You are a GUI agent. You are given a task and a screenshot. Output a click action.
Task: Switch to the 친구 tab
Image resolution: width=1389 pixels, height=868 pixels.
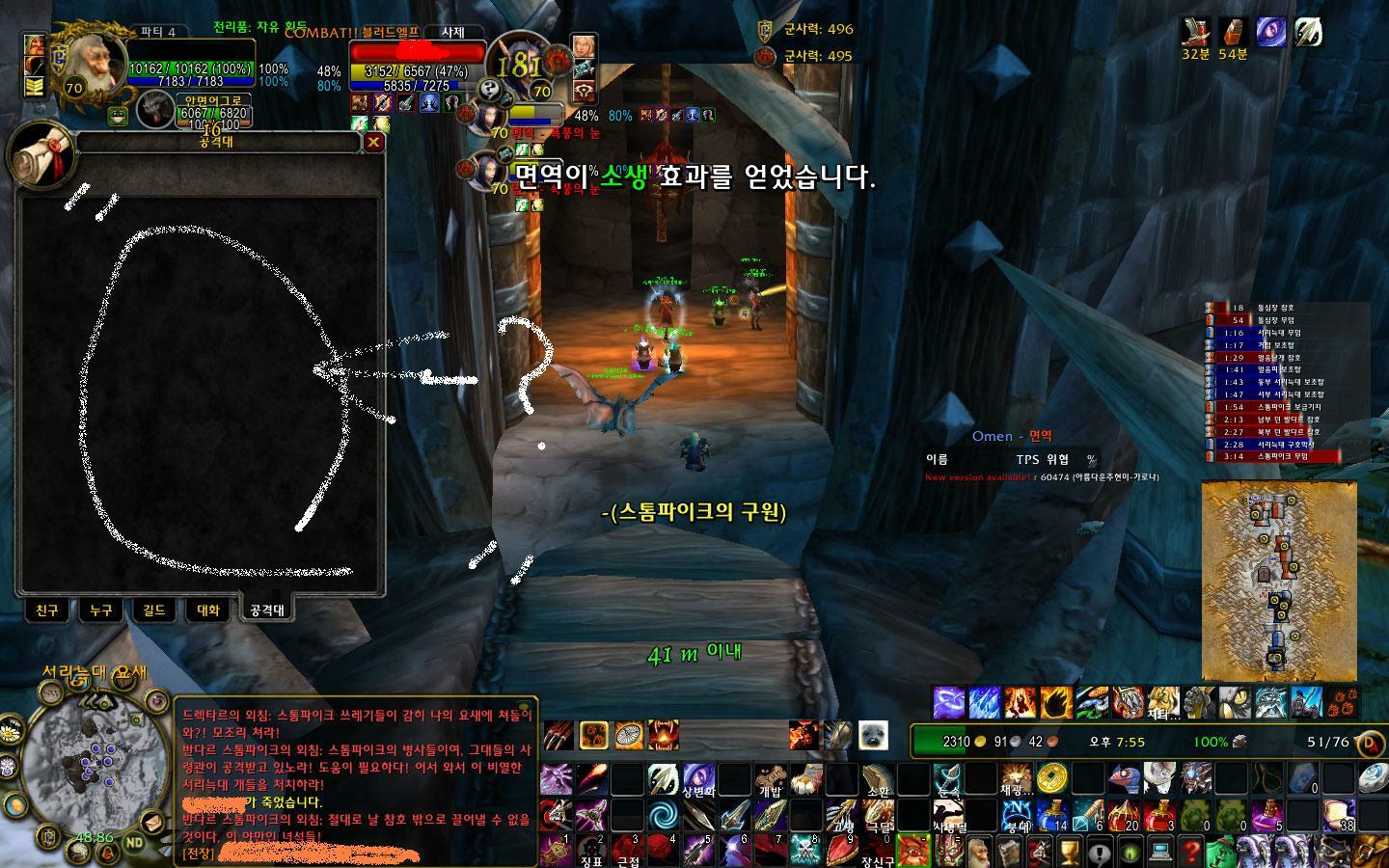tap(46, 610)
